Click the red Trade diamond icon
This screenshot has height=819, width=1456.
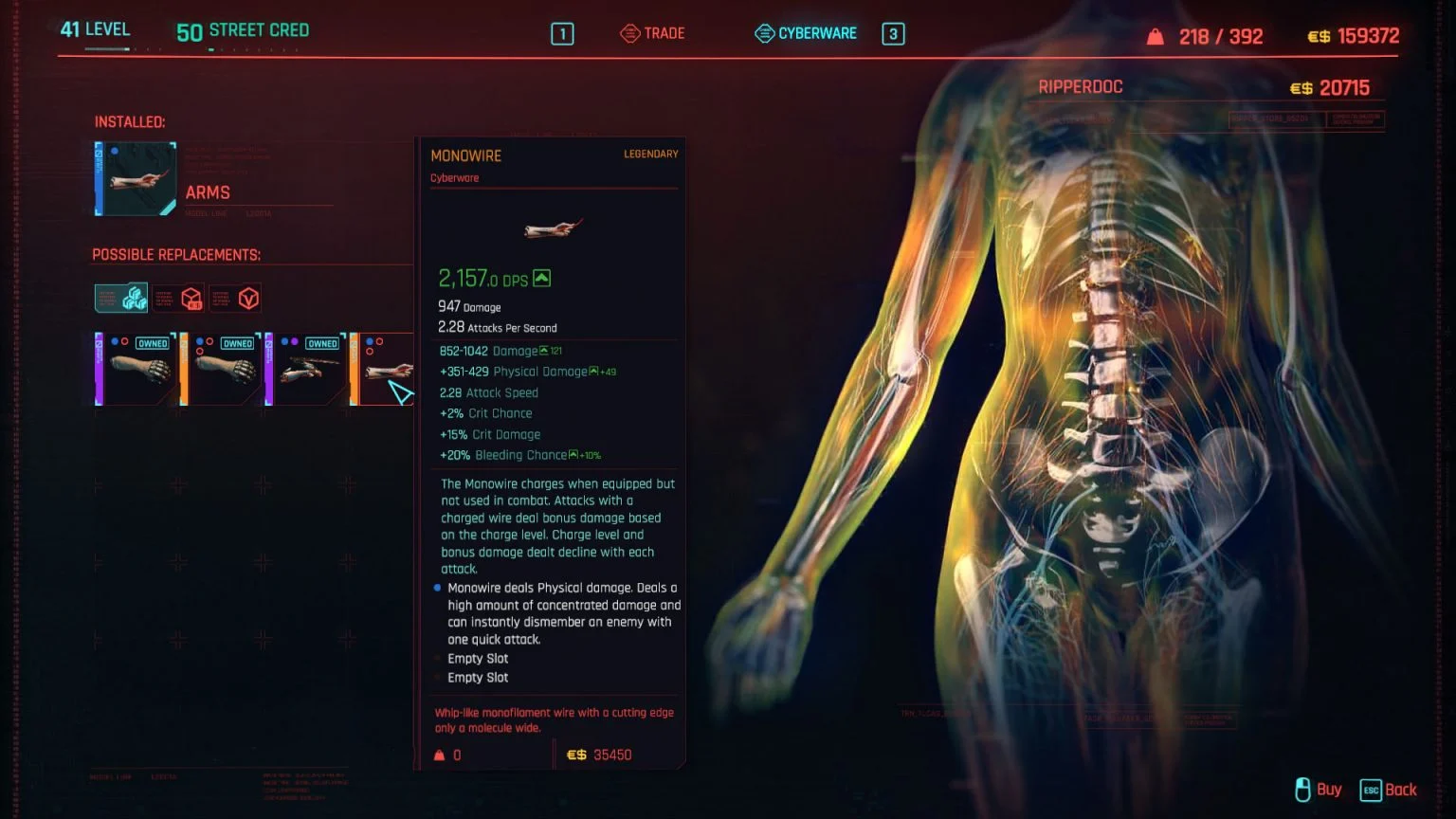(628, 31)
